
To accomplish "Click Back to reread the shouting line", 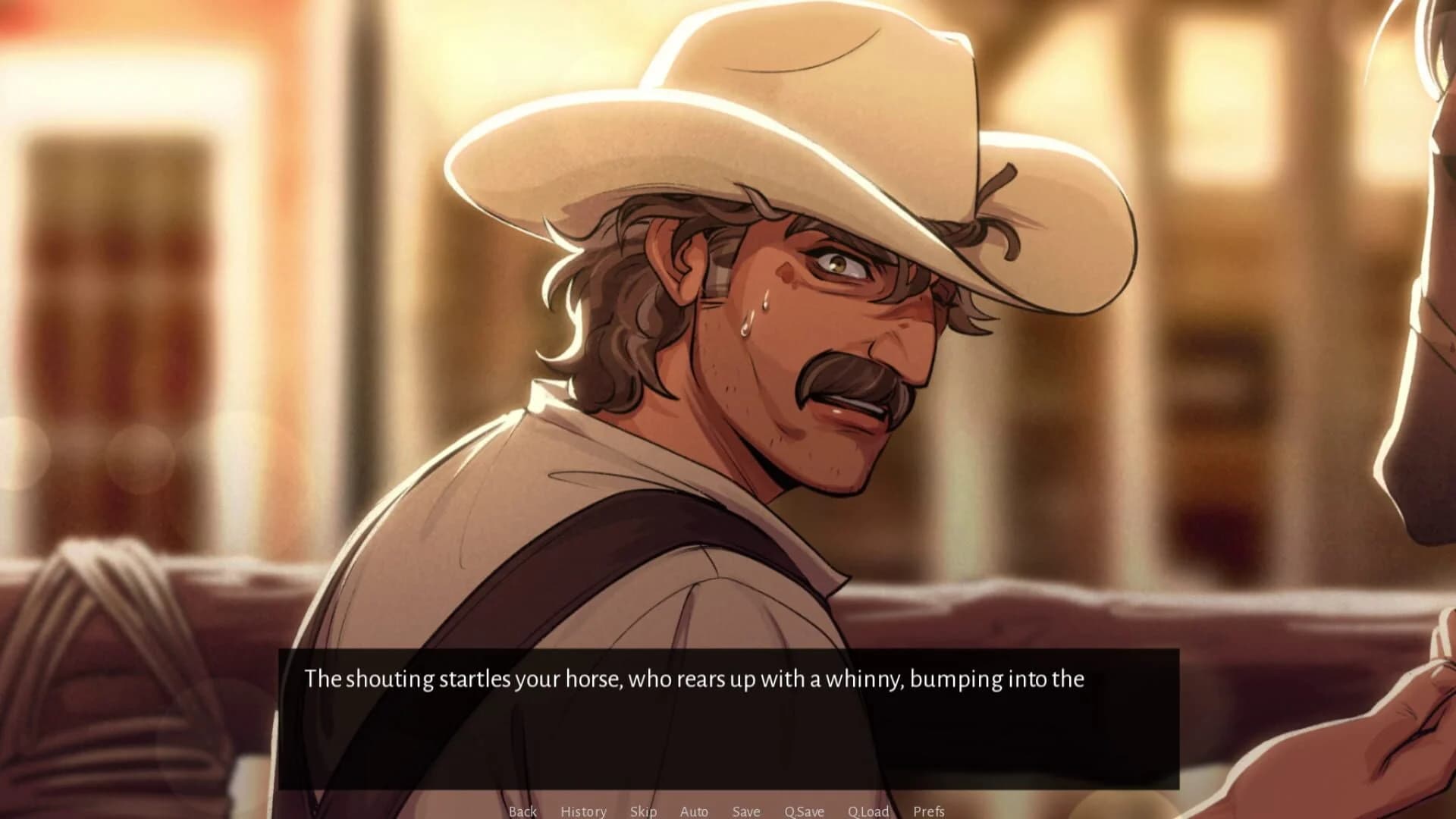I will [x=523, y=811].
